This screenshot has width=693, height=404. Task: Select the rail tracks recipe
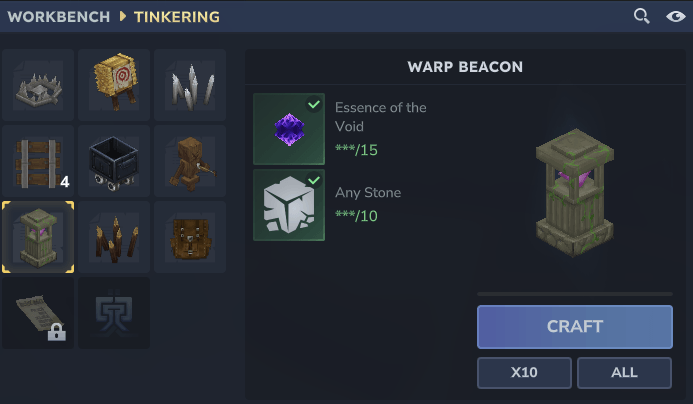click(38, 161)
